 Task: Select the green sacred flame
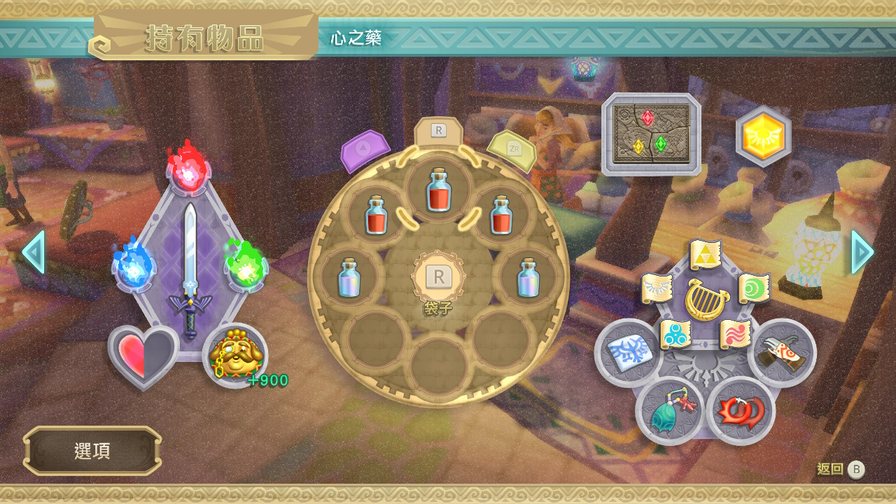coord(244,266)
